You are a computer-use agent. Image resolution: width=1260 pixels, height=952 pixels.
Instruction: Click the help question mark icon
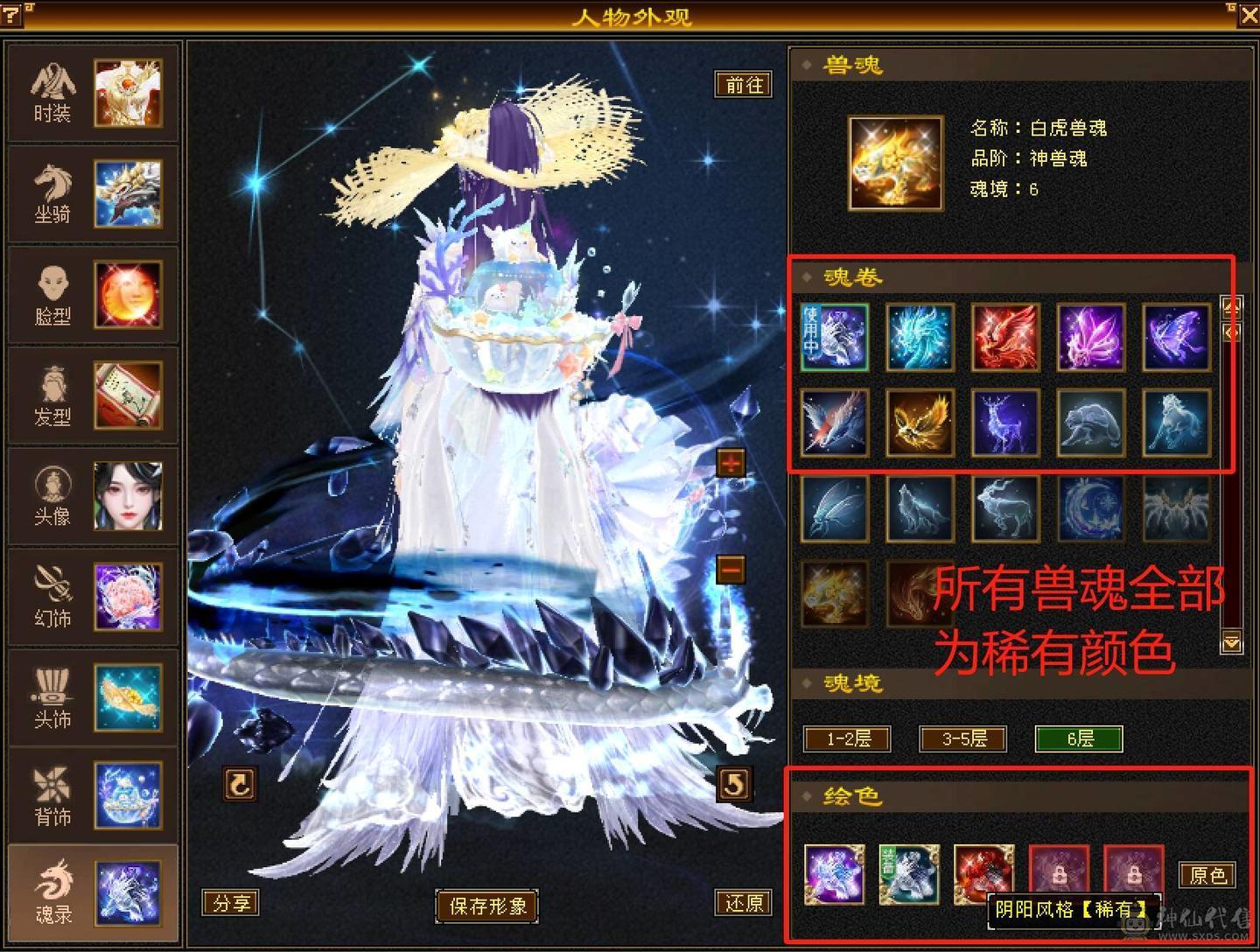pos(12,12)
